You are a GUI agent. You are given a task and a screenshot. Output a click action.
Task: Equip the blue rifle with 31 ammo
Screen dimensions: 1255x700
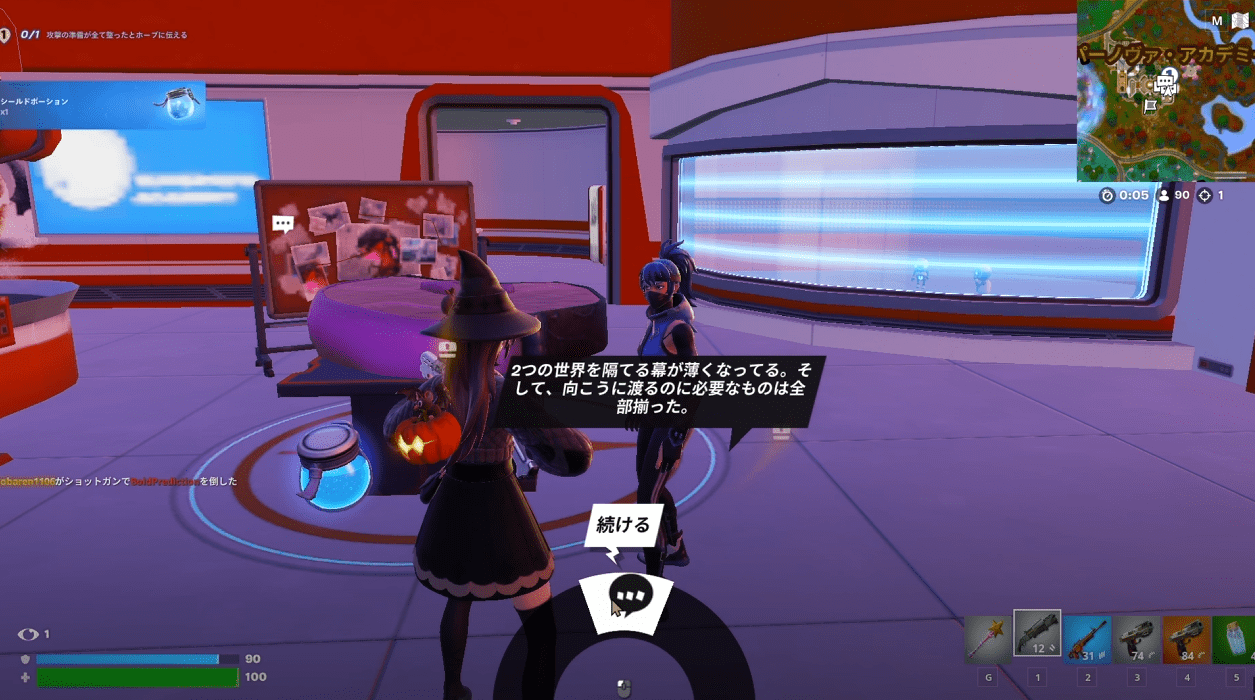[1087, 638]
